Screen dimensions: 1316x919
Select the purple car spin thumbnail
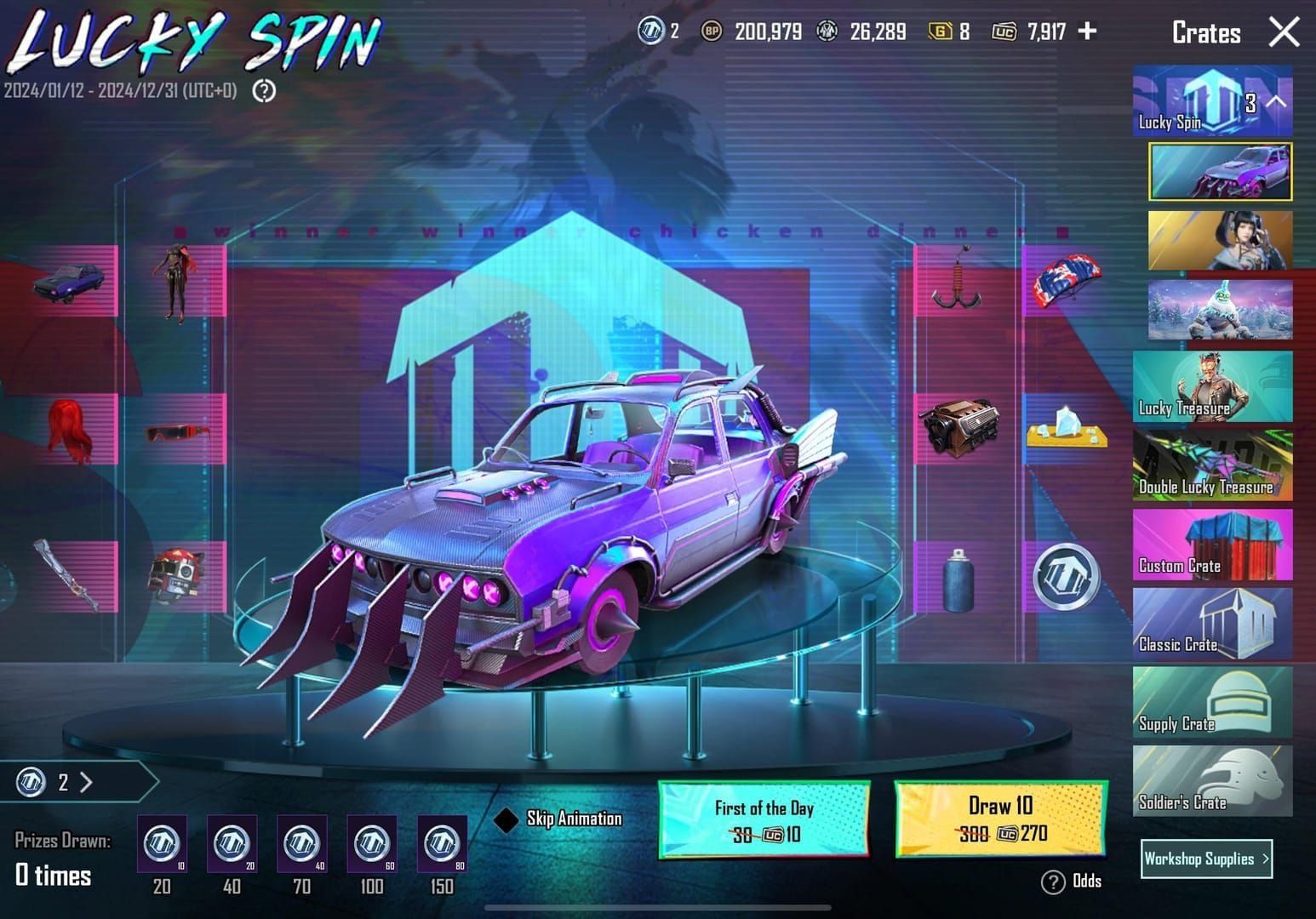pyautogui.click(x=1220, y=172)
